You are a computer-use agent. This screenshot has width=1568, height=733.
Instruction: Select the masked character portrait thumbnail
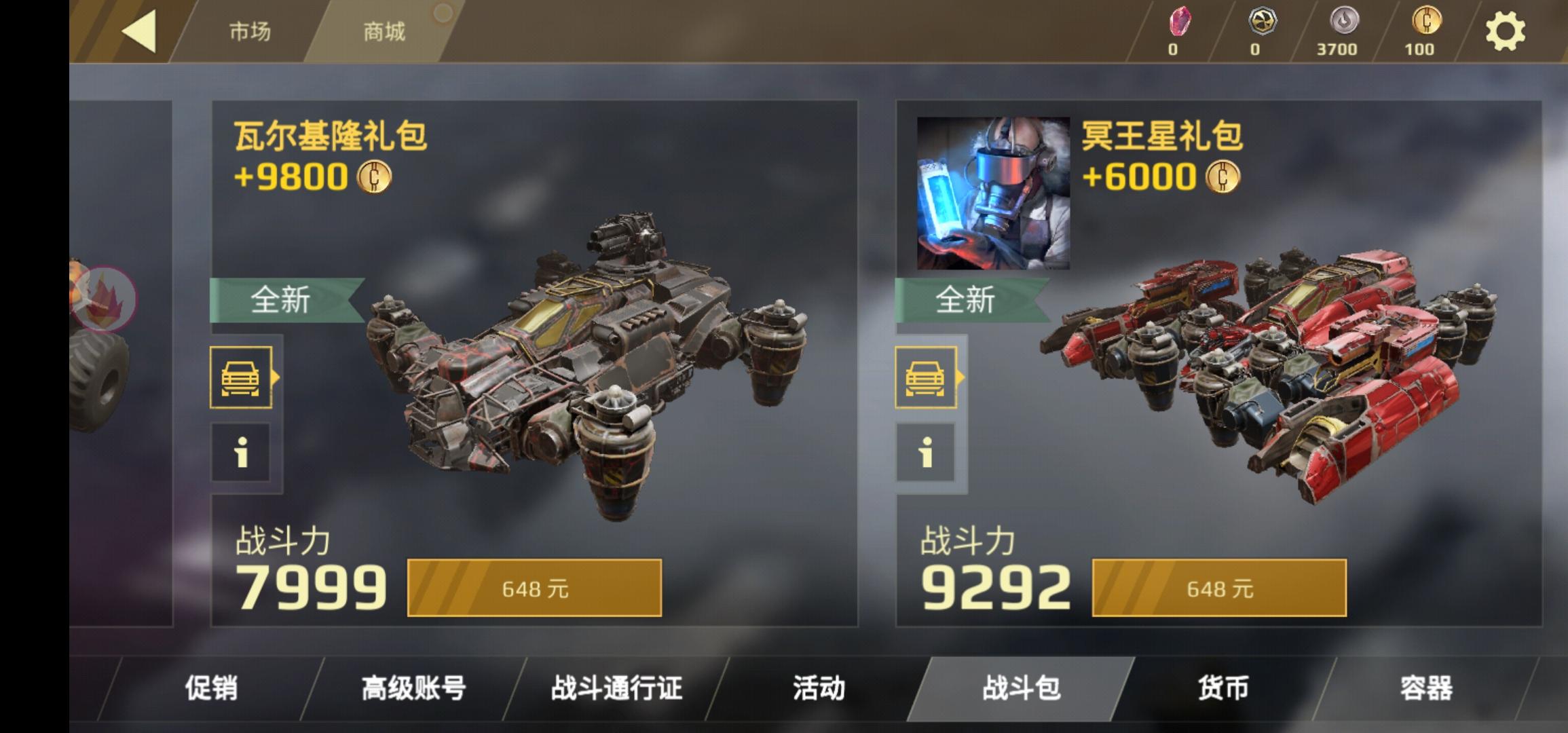(x=993, y=193)
